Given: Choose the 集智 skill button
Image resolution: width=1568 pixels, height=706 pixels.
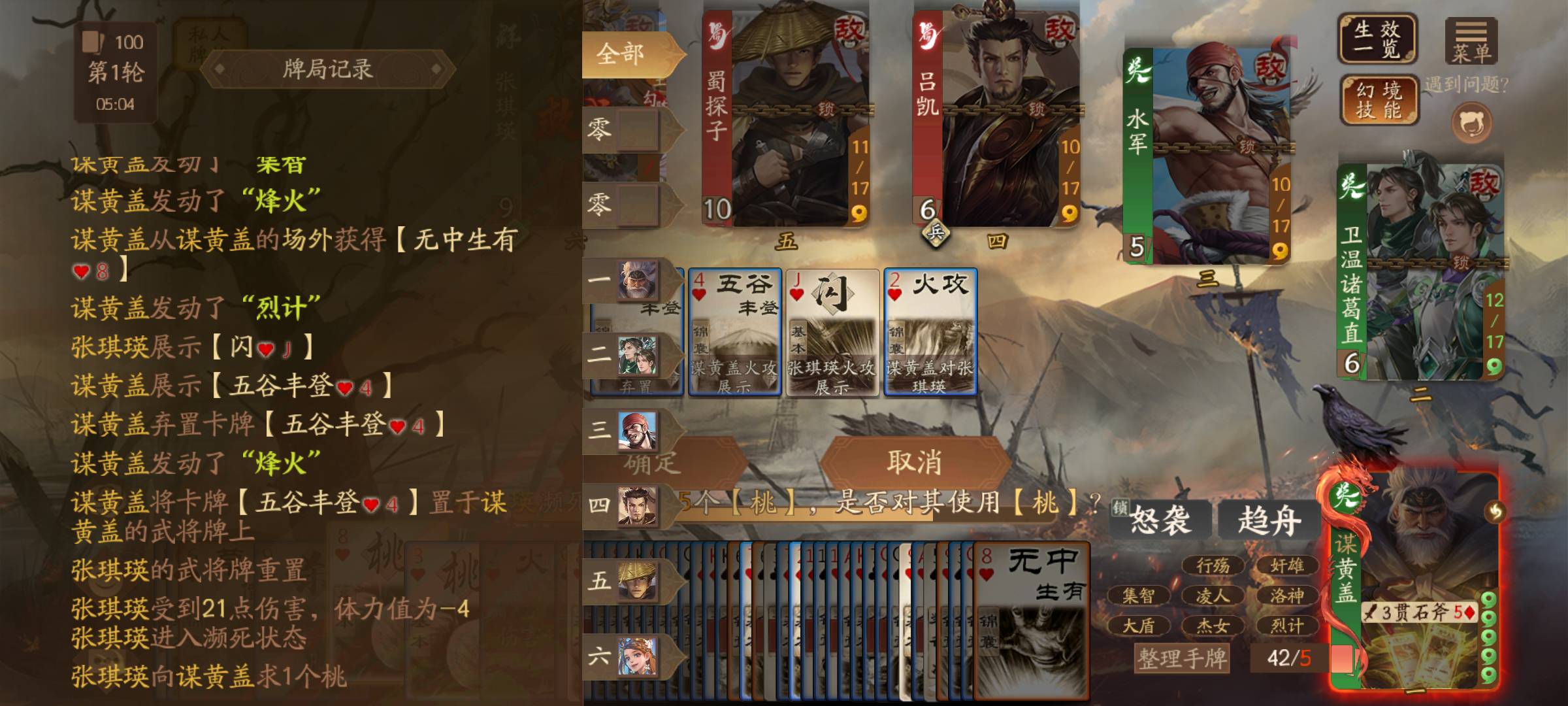Looking at the screenshot, I should (x=1138, y=596).
